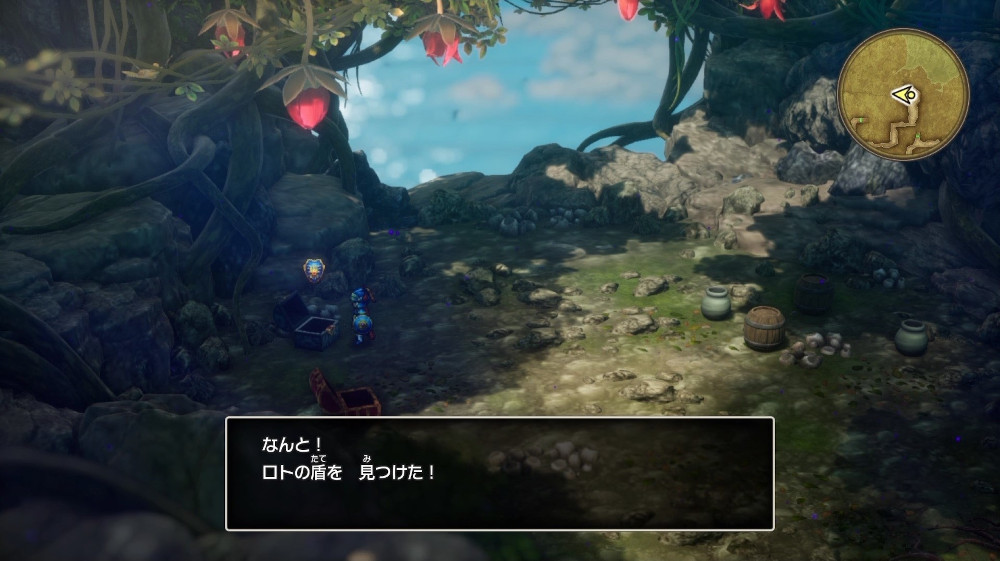This screenshot has width=1000, height=561.
Task: Advance the "ロトの盾を見つけた!" message box
Action: pos(499,473)
